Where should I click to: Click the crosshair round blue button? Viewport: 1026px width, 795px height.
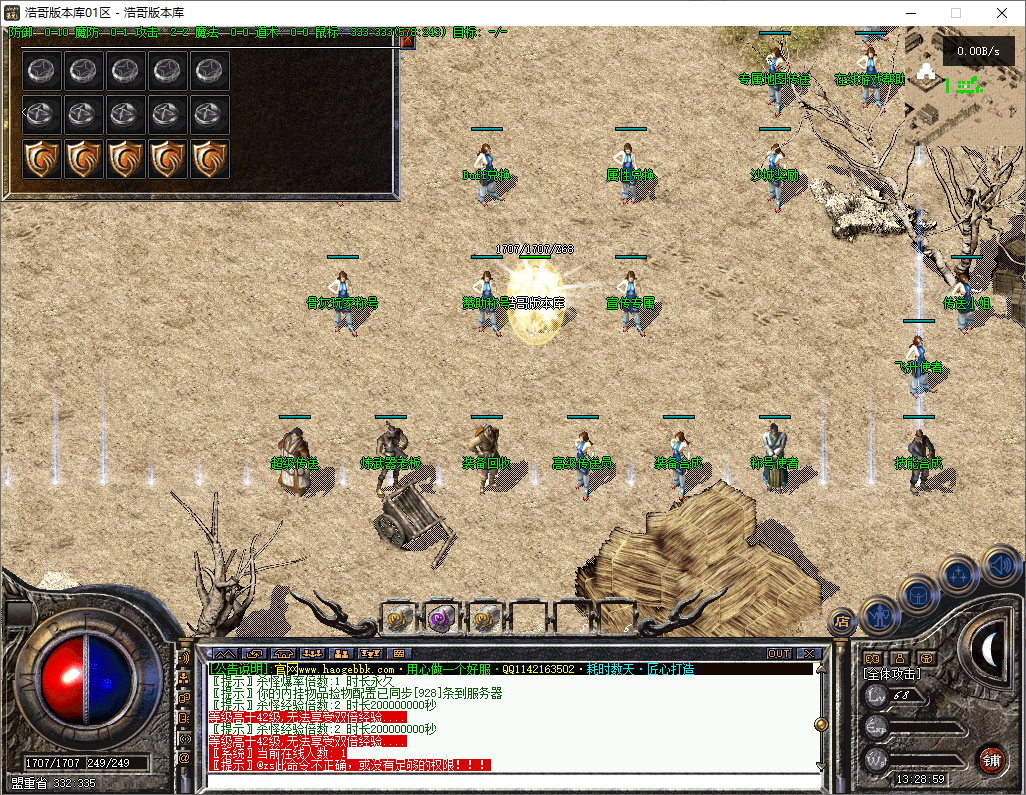[959, 575]
